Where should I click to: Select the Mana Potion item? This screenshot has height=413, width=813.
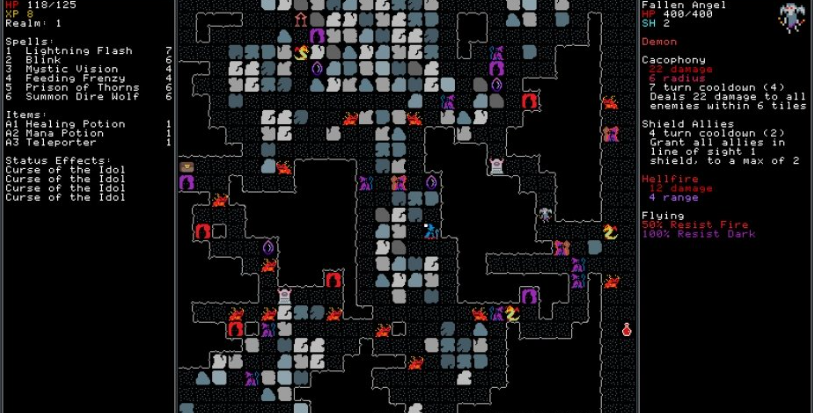pyautogui.click(x=61, y=133)
